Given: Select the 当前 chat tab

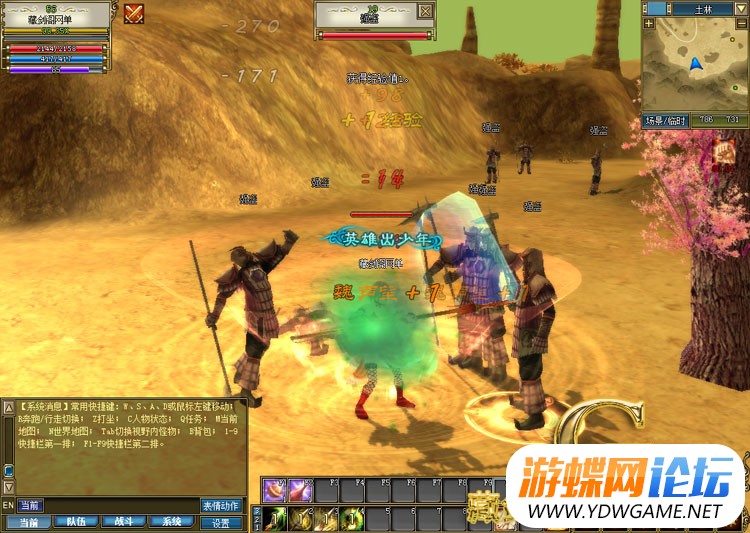Looking at the screenshot, I should coord(27,522).
